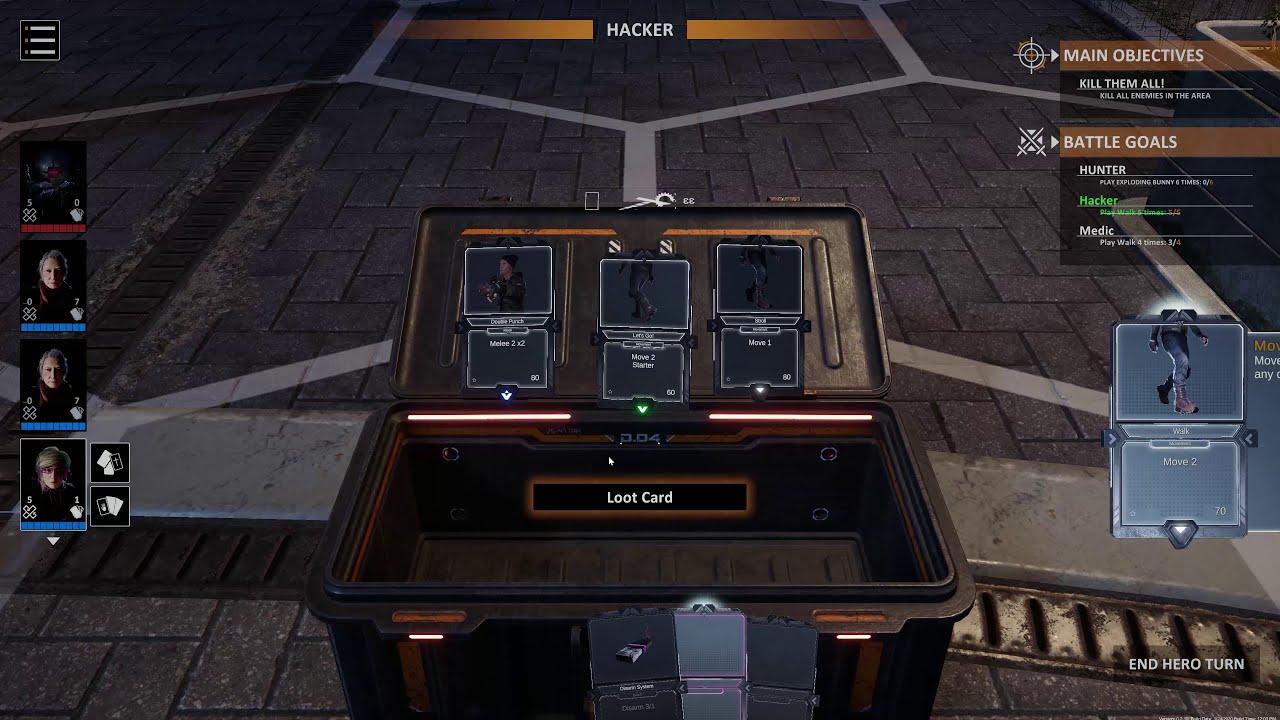The image size is (1280, 720).
Task: Select the blonde hero portrait with glasses
Action: [53, 482]
